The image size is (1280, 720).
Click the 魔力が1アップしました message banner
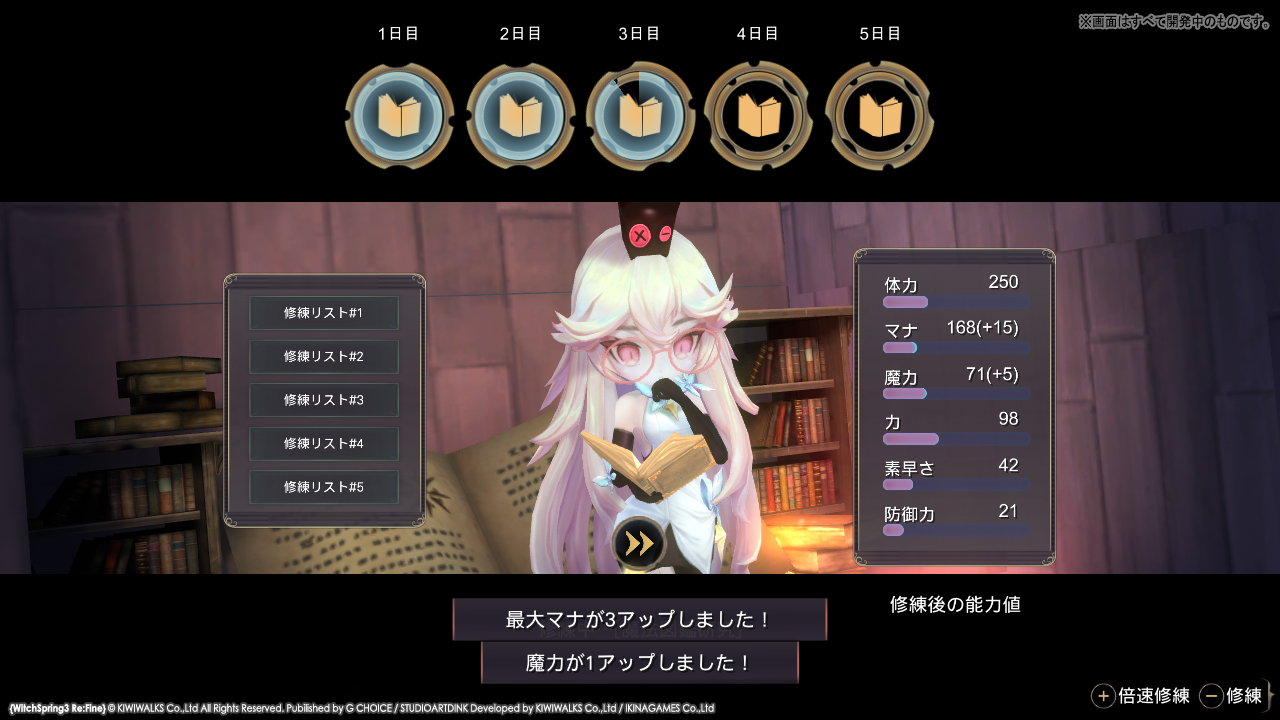coord(639,661)
